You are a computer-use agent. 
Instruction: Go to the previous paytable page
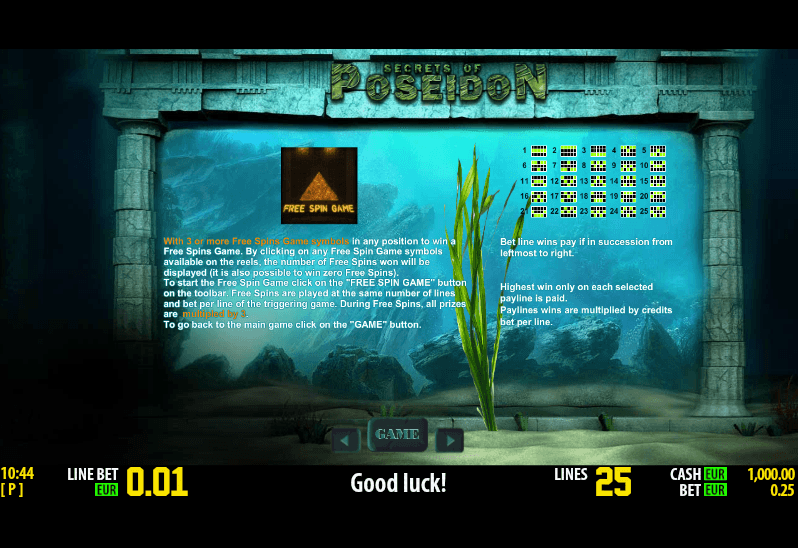(x=345, y=440)
